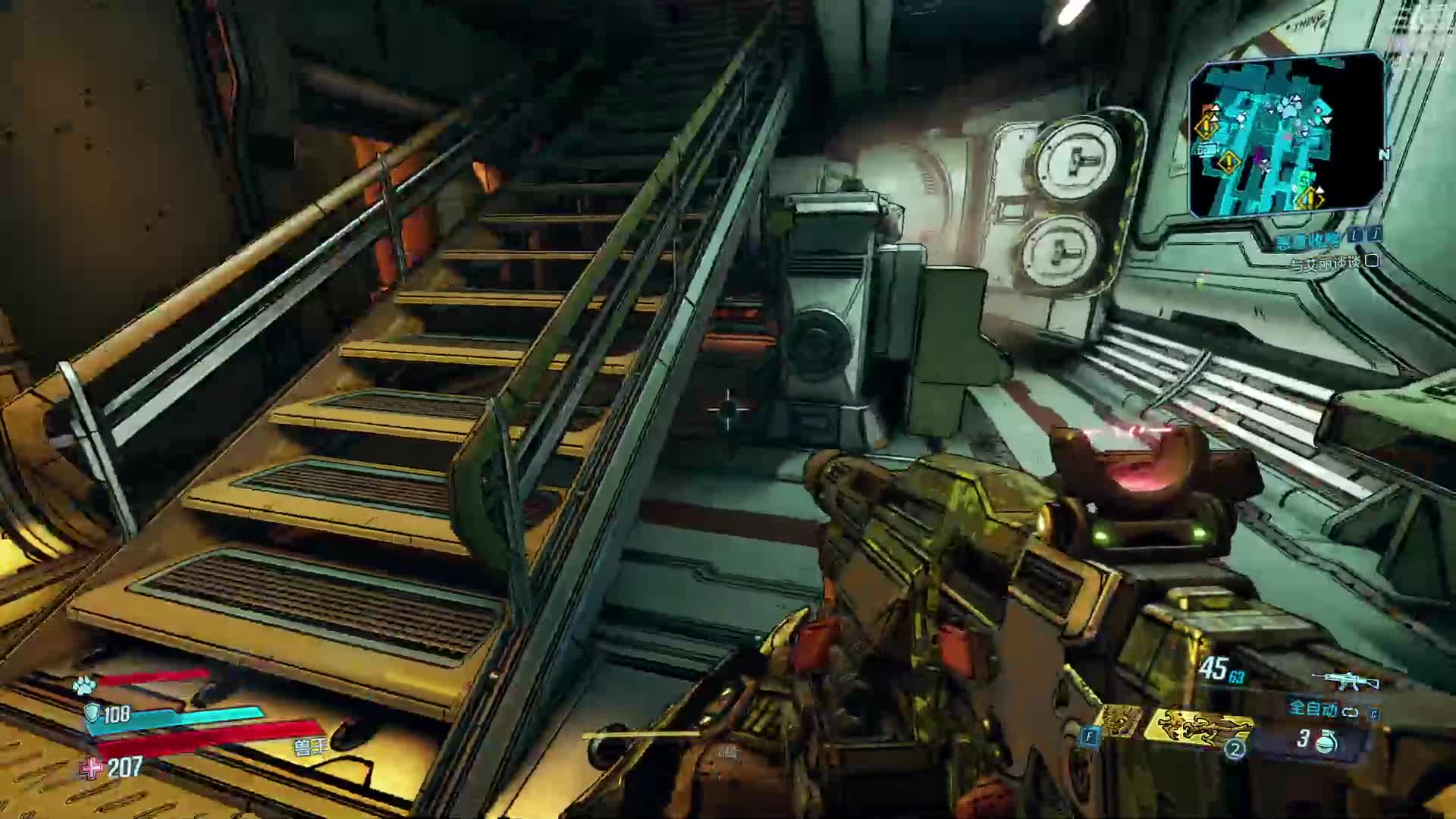Click the red health cross icon

(92, 769)
